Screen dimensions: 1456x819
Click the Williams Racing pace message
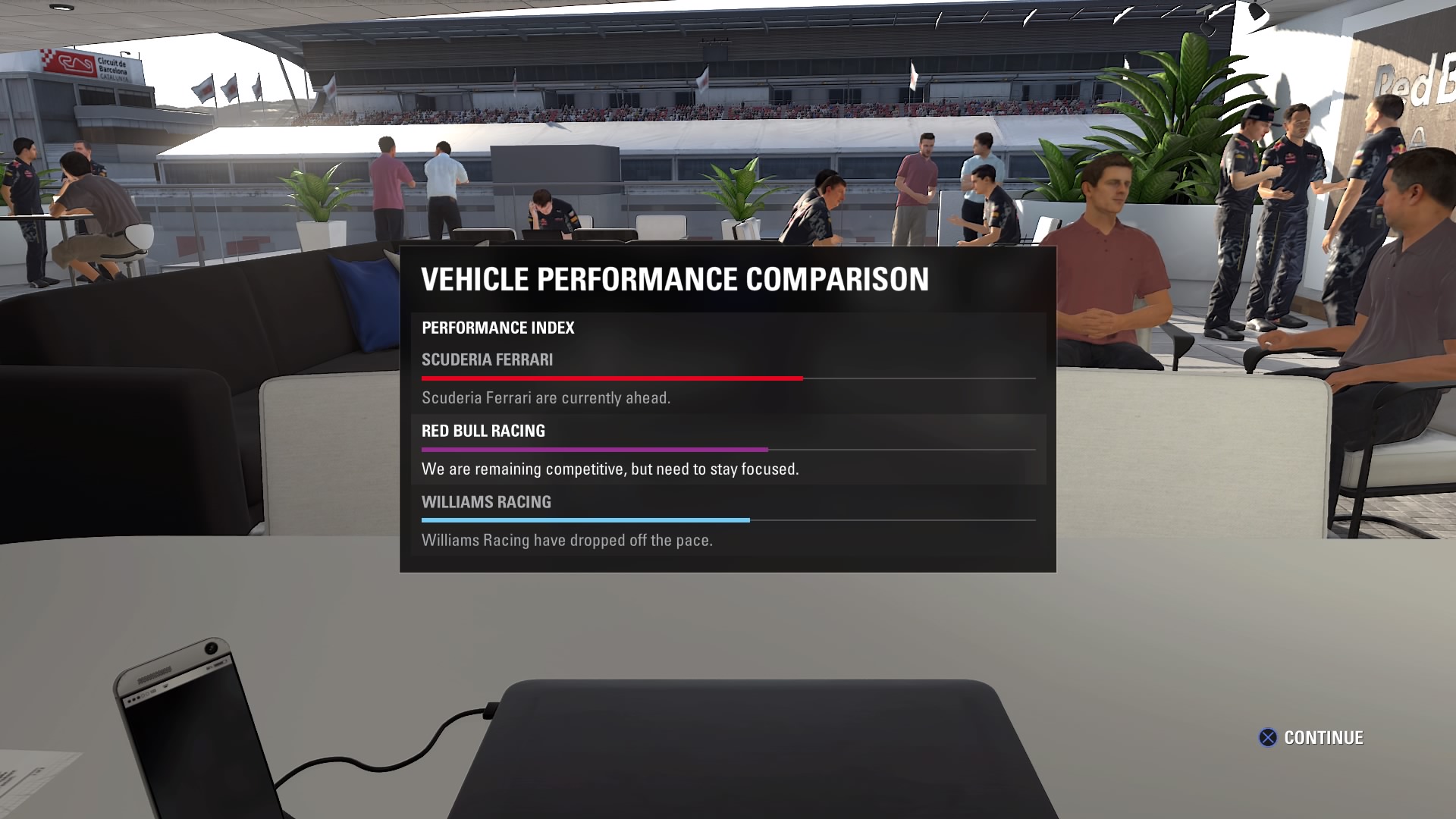tap(566, 539)
